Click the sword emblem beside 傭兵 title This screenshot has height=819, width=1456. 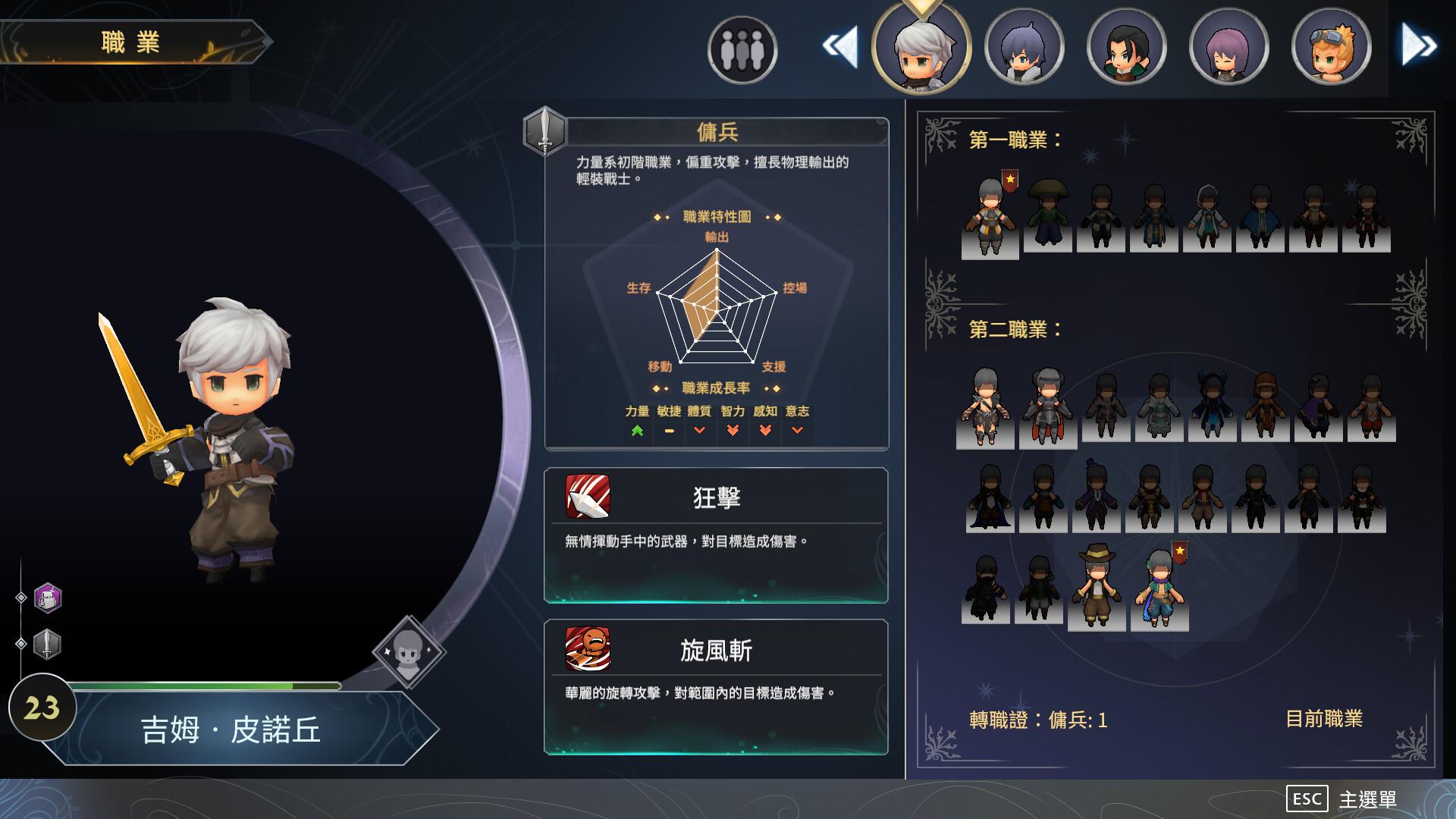(544, 130)
